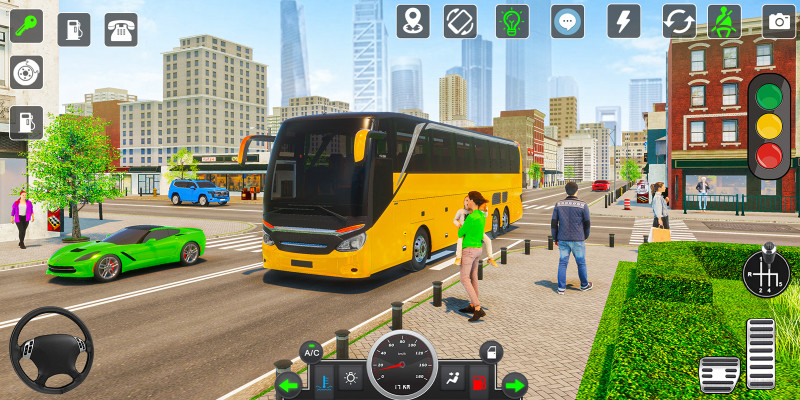Click the circular arrows reset icon
Screen dimensions: 800x400
[x=679, y=21]
